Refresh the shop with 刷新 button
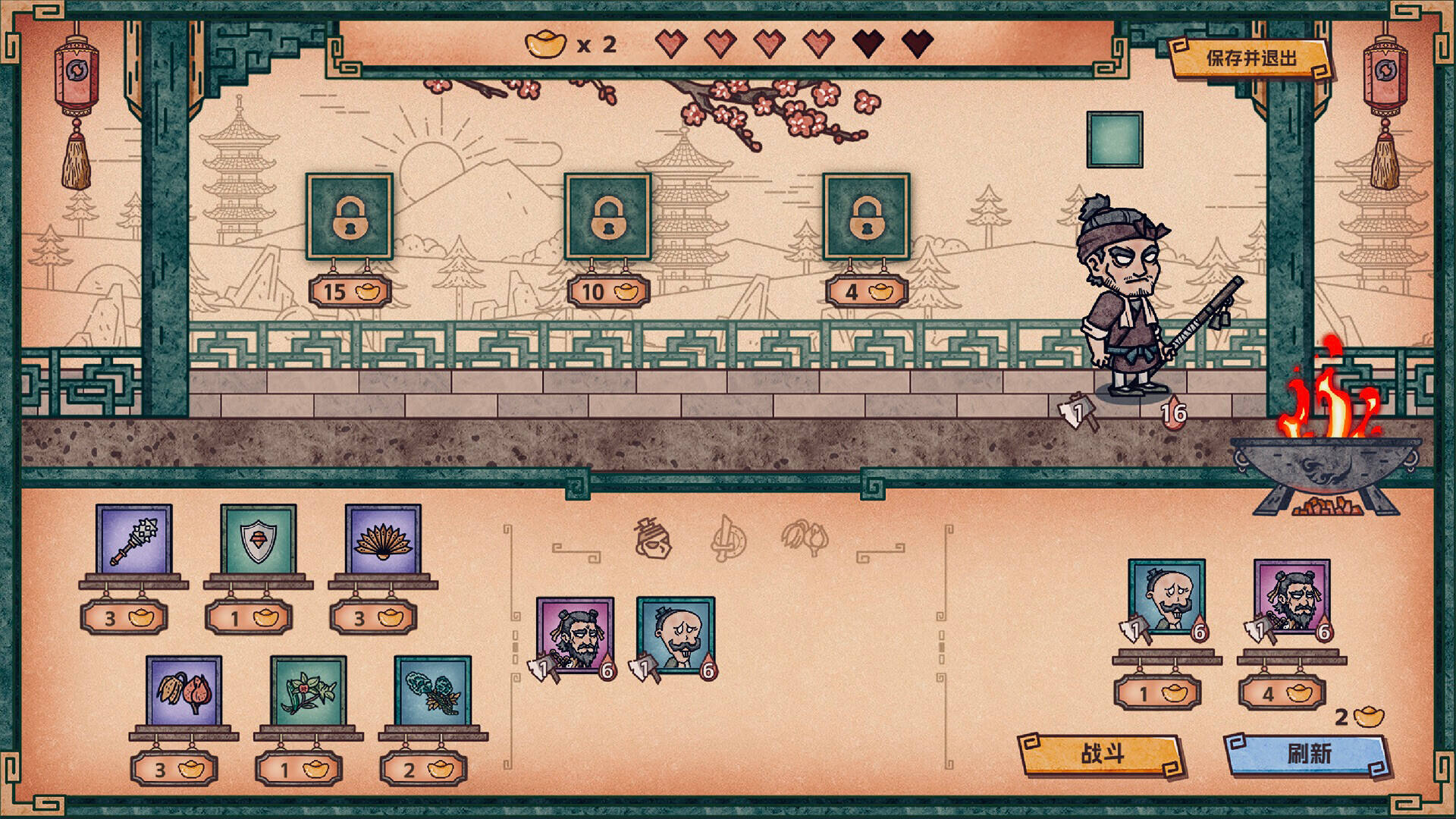This screenshot has height=819, width=1456. 1308,754
